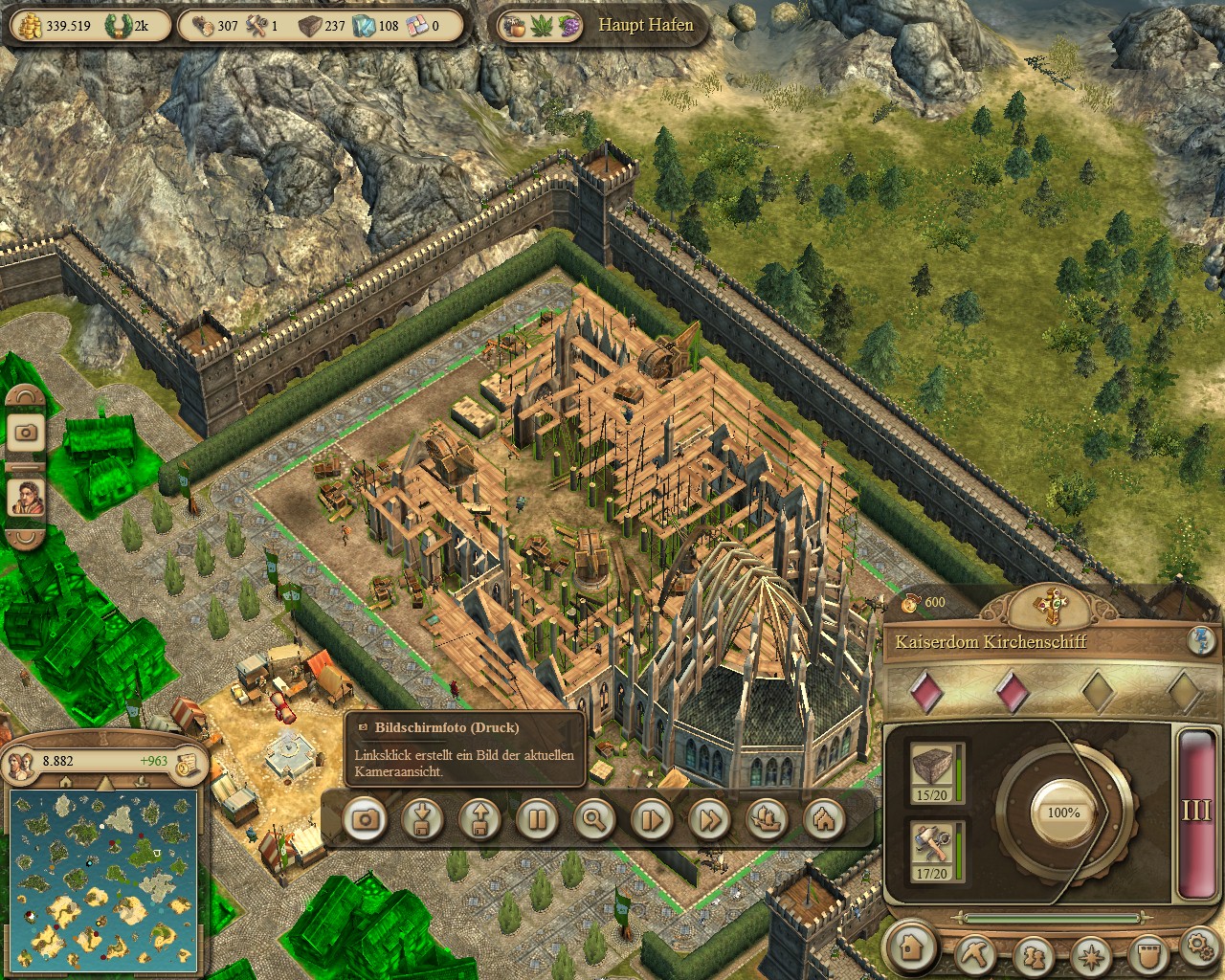
Task: Set game speed to slow-forward
Action: tap(652, 819)
